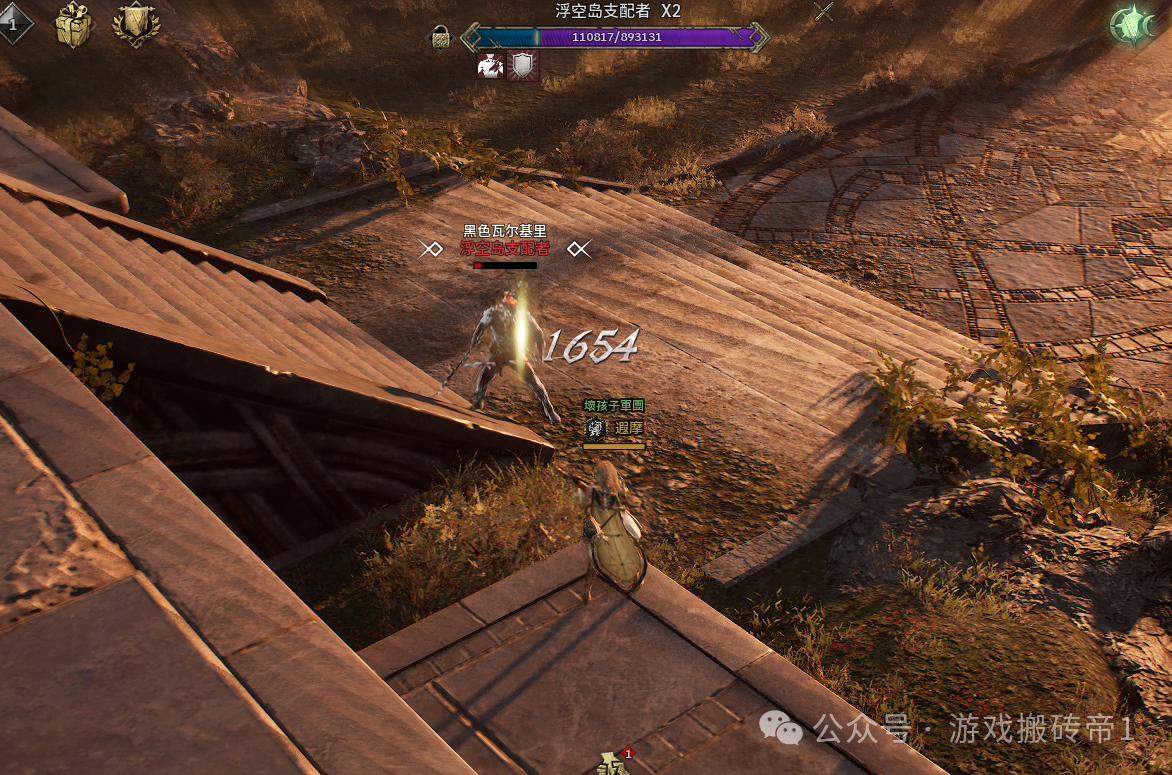
Task: Inspect the red attack debuff icon
Action: coord(490,66)
